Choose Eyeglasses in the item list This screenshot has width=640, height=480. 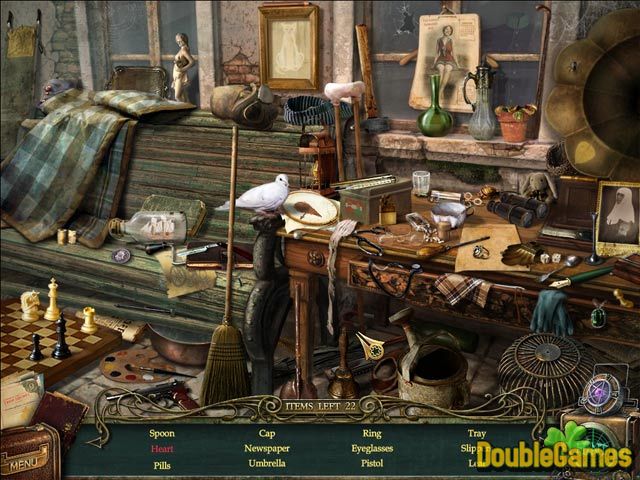pos(372,449)
